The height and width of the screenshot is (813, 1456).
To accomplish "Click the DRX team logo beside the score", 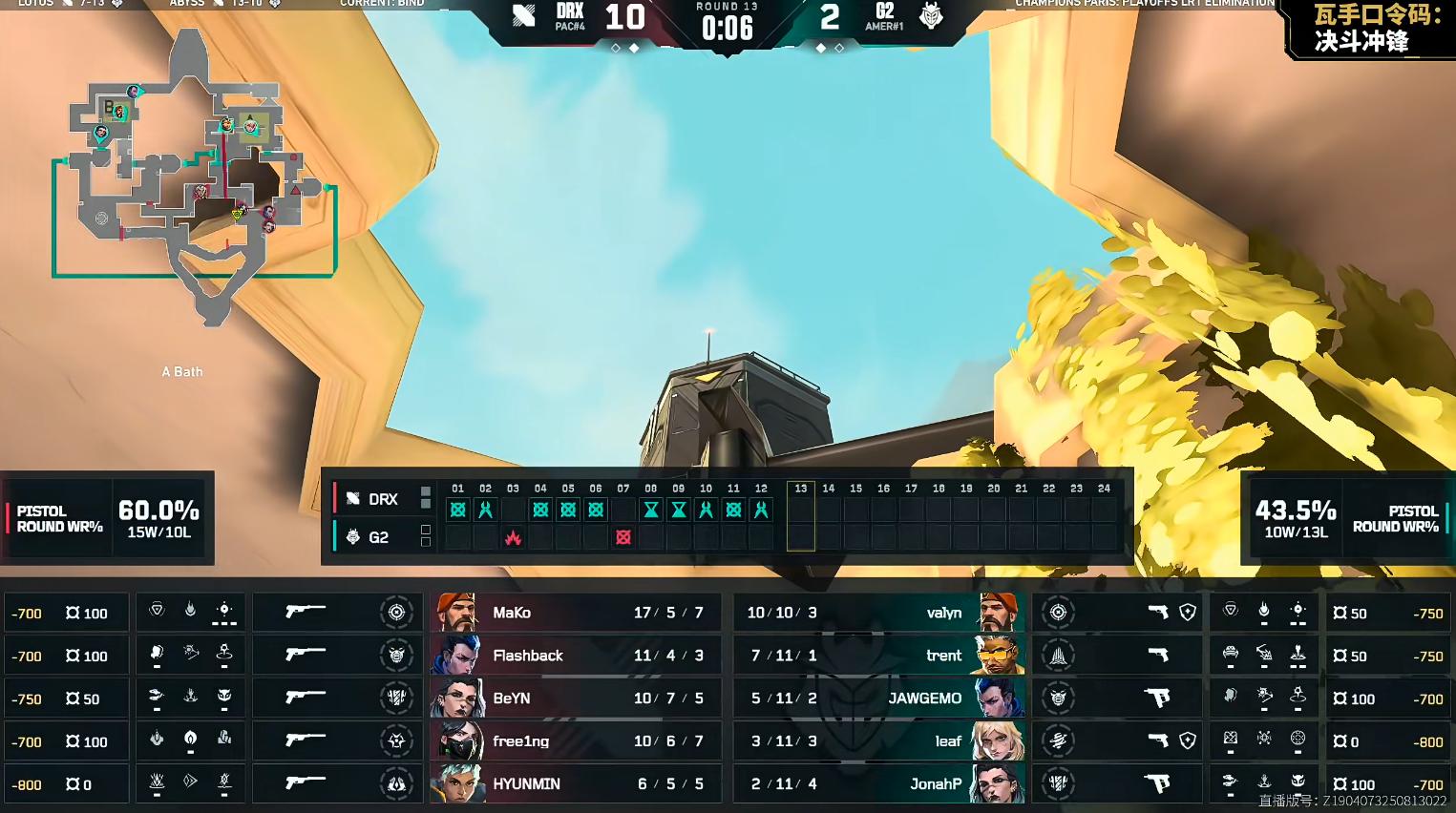I will (x=523, y=16).
